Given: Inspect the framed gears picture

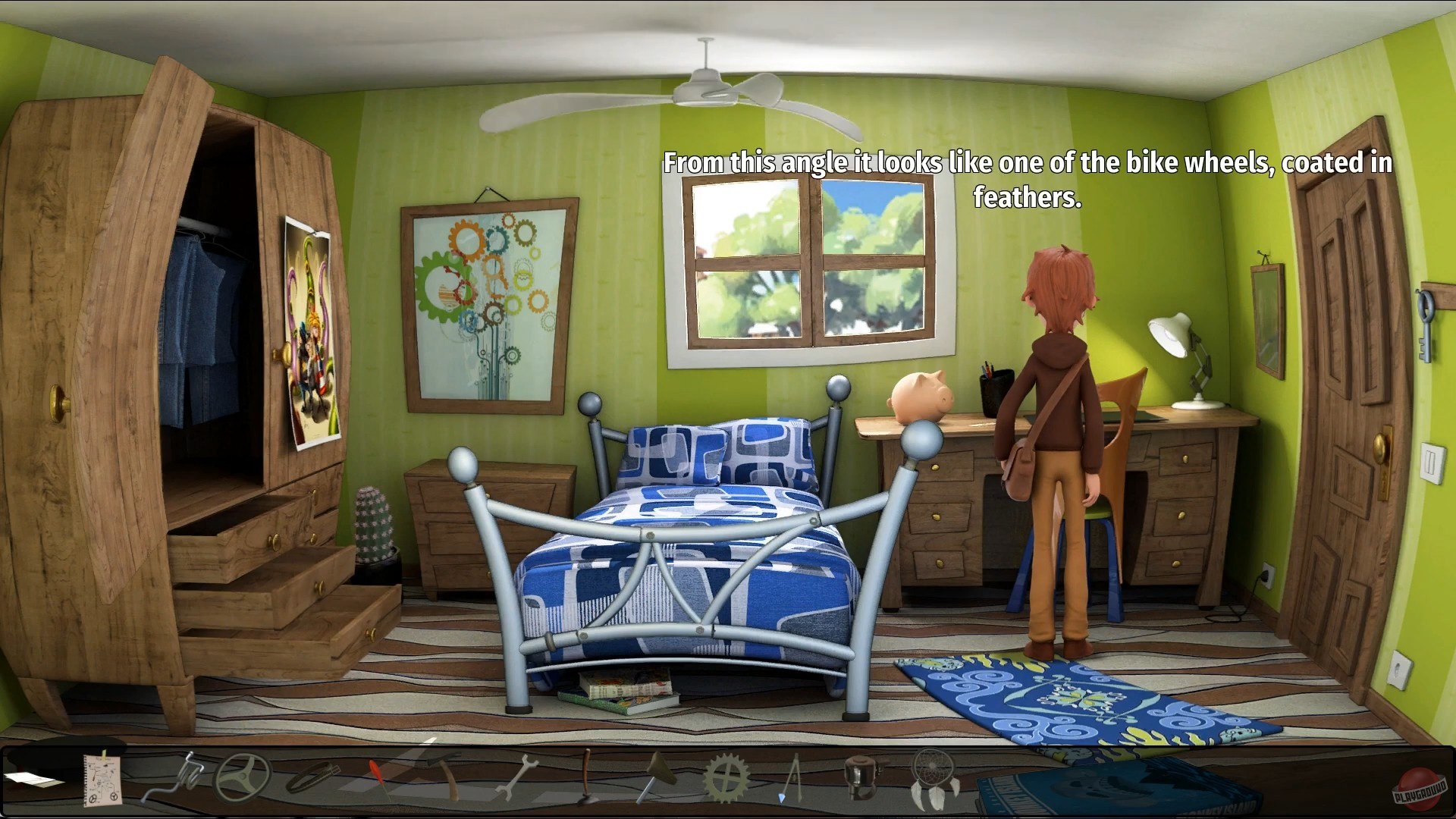Looking at the screenshot, I should [488, 303].
